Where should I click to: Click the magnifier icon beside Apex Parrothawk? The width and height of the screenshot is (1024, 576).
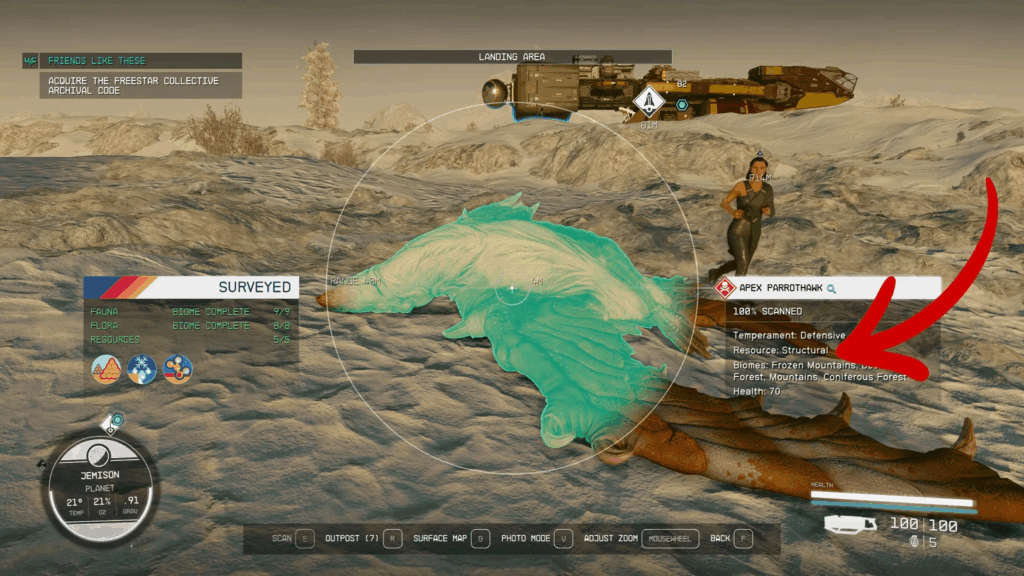tap(832, 288)
